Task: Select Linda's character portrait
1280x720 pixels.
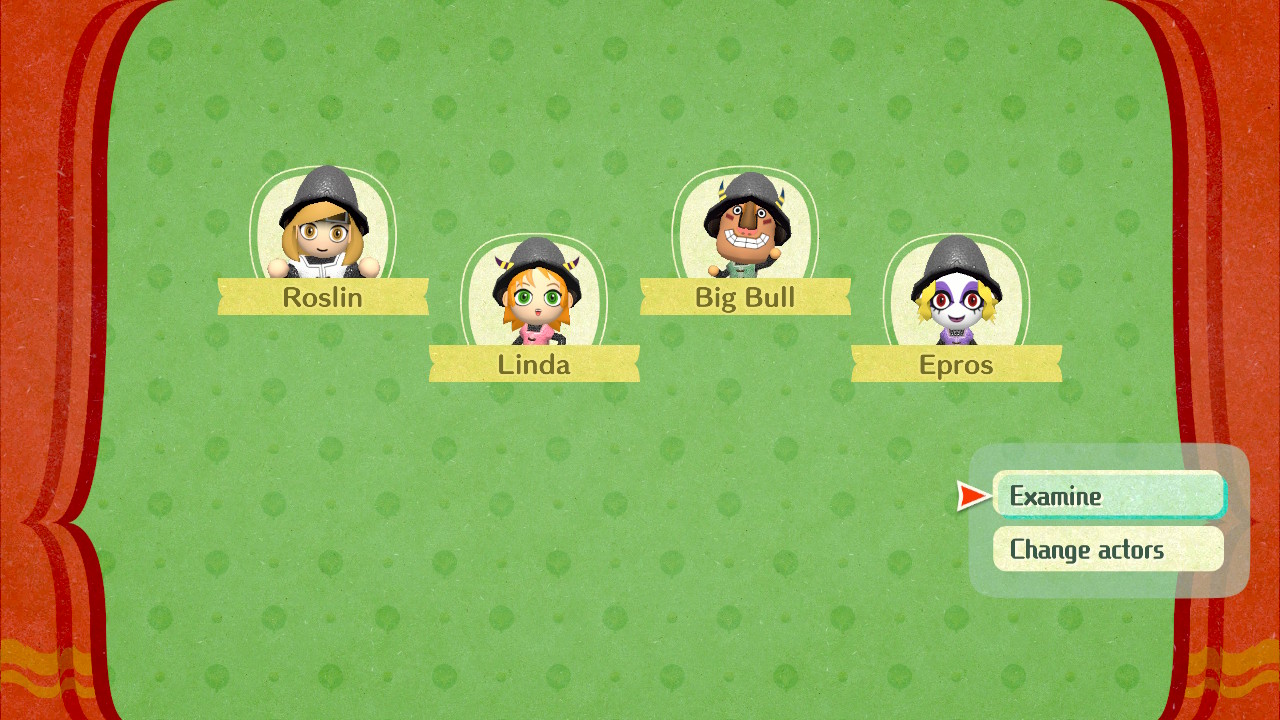Action: coord(534,295)
